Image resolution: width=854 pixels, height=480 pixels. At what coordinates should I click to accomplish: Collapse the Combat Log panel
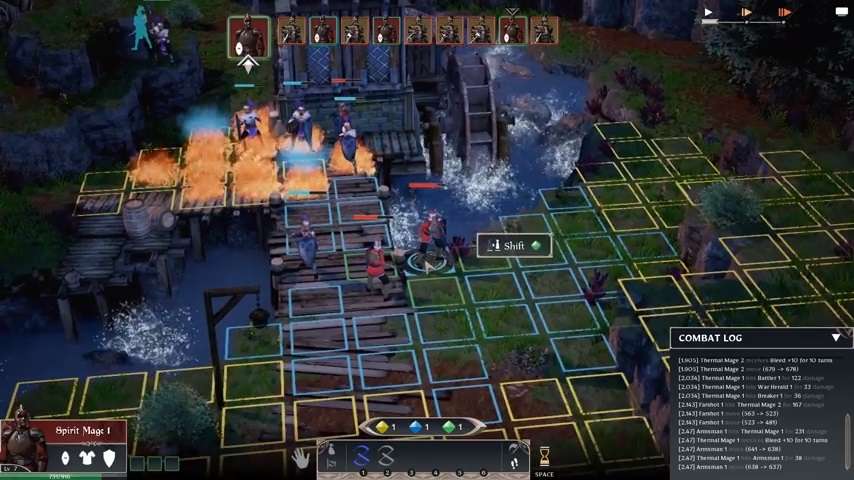[x=836, y=338]
